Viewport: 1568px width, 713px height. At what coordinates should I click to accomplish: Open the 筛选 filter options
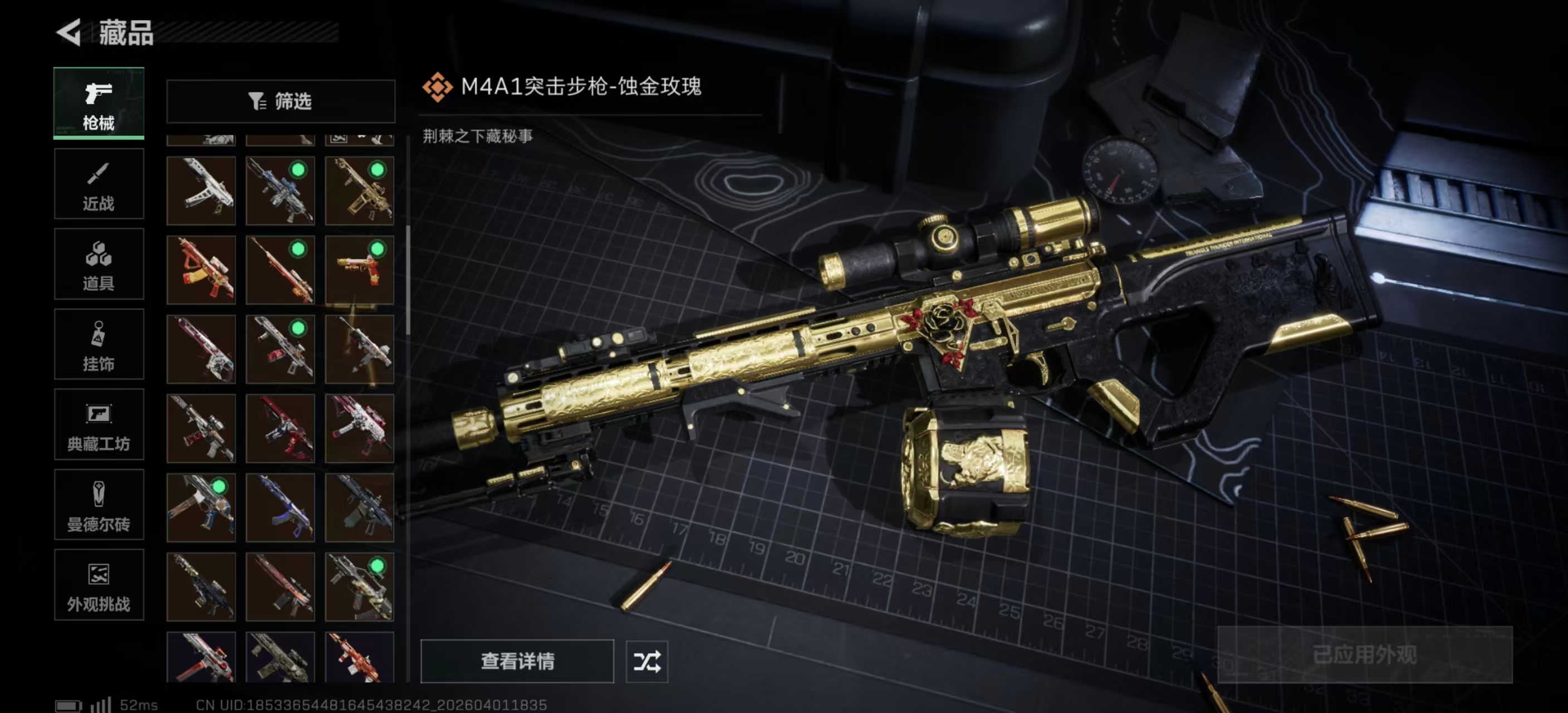(281, 101)
